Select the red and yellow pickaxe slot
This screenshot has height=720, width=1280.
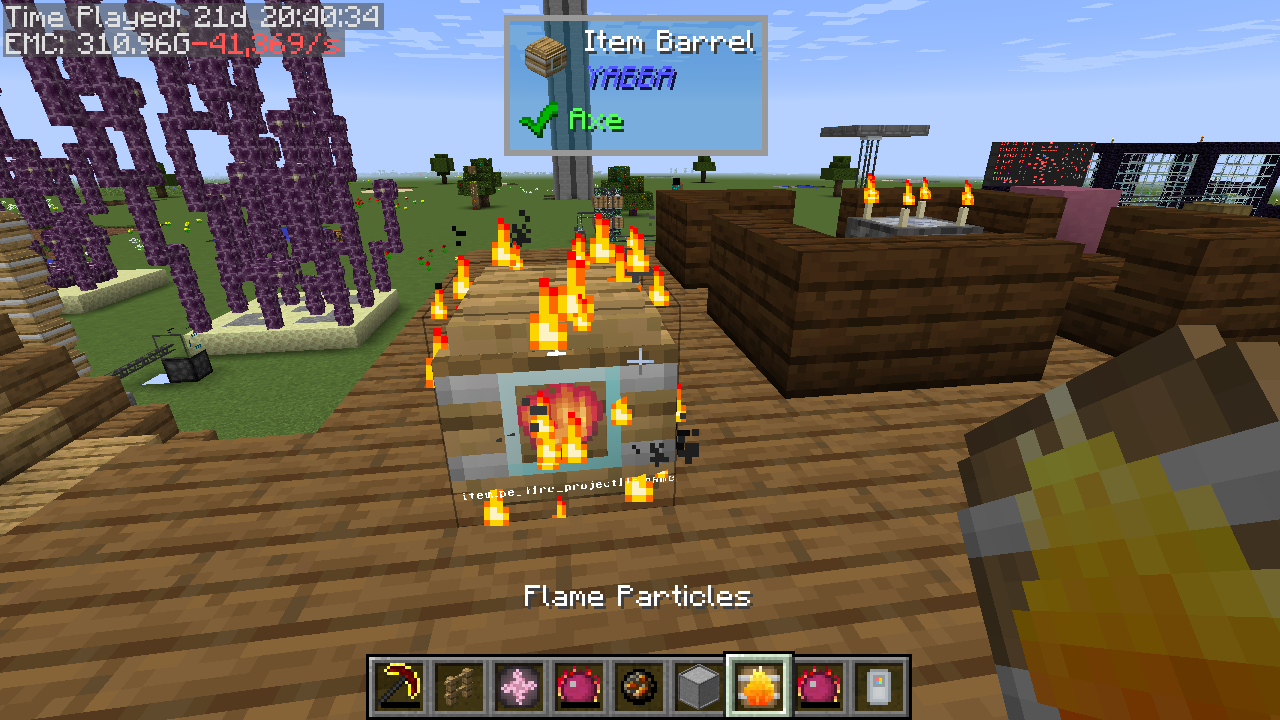(x=398, y=687)
